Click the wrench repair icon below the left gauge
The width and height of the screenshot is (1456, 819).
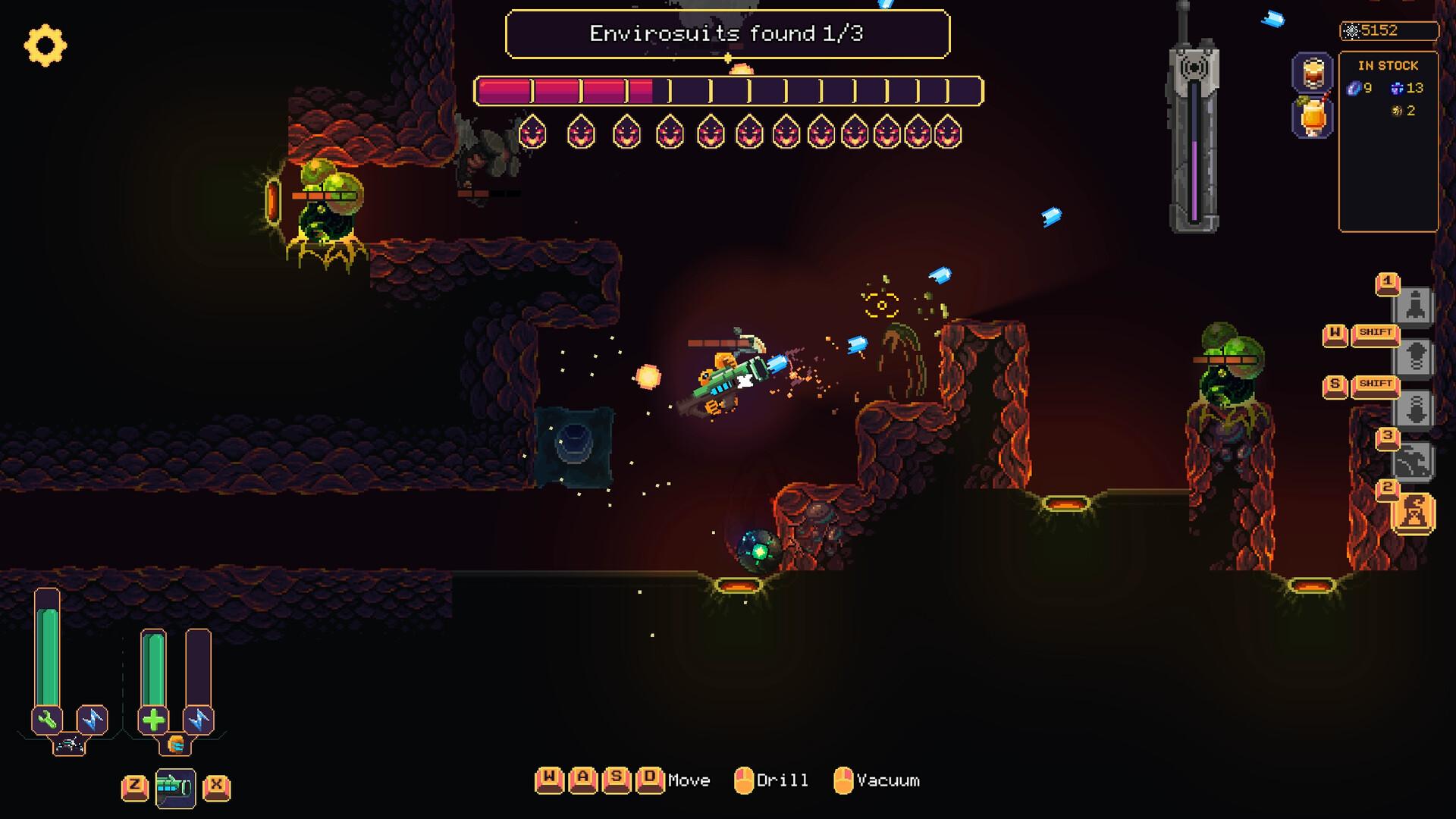click(46, 719)
